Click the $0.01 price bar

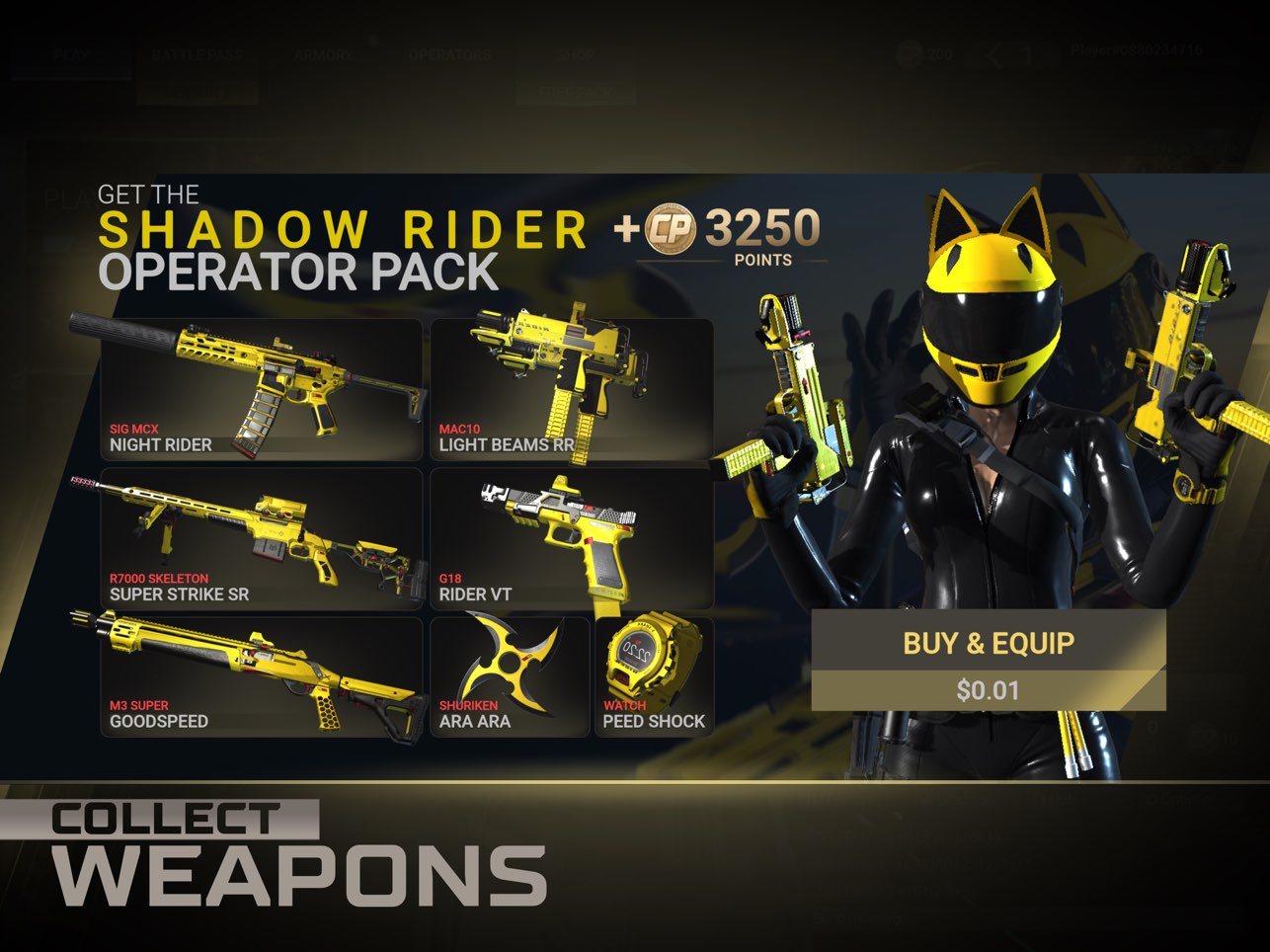pyautogui.click(x=988, y=690)
